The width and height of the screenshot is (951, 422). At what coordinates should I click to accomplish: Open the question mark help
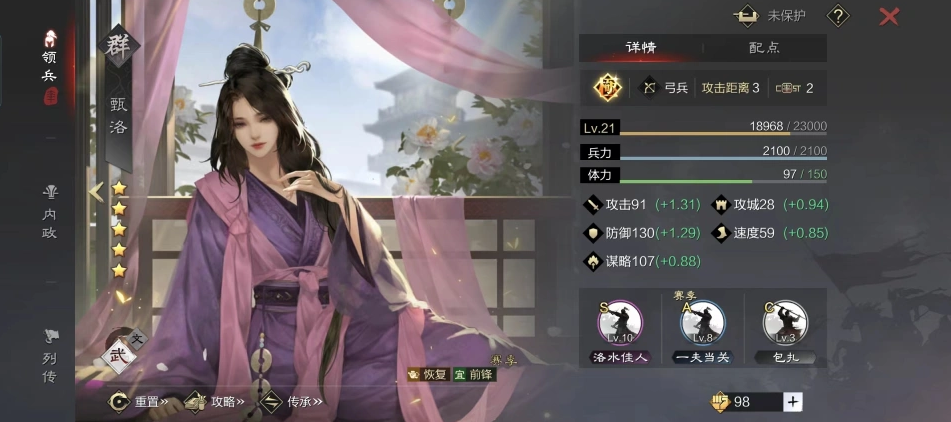838,16
